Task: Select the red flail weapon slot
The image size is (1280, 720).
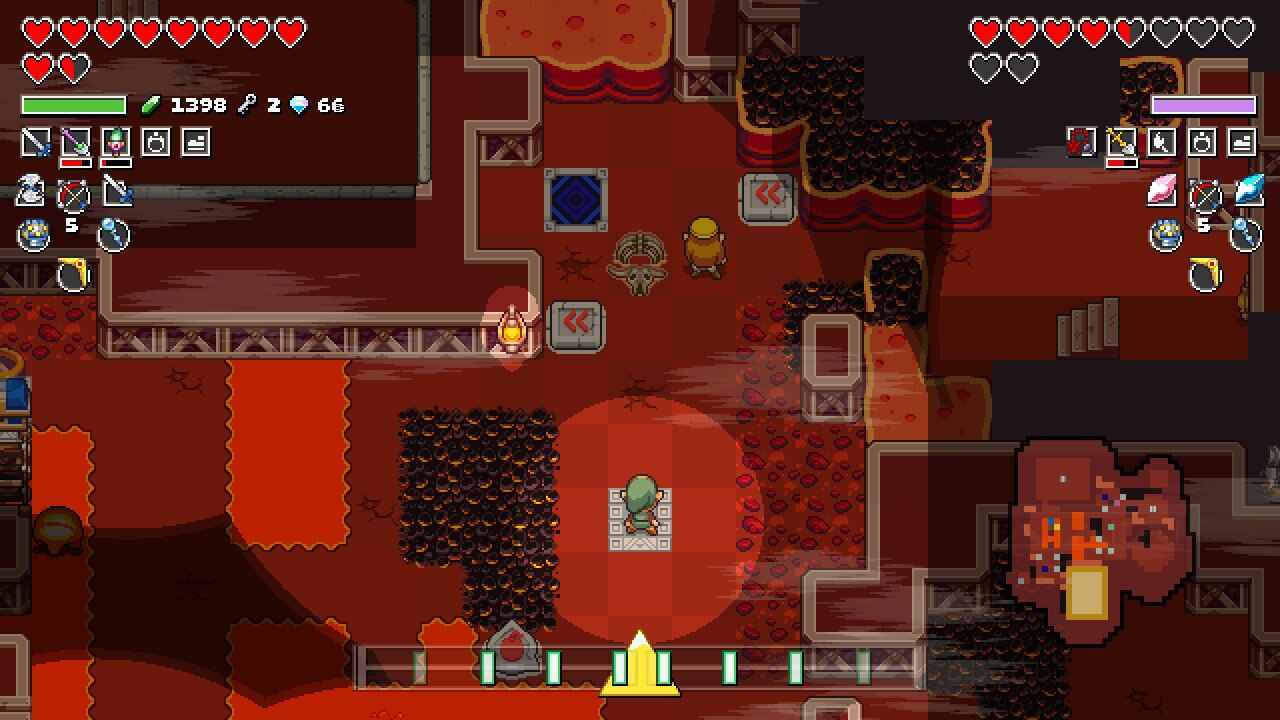Action: click(x=1081, y=142)
